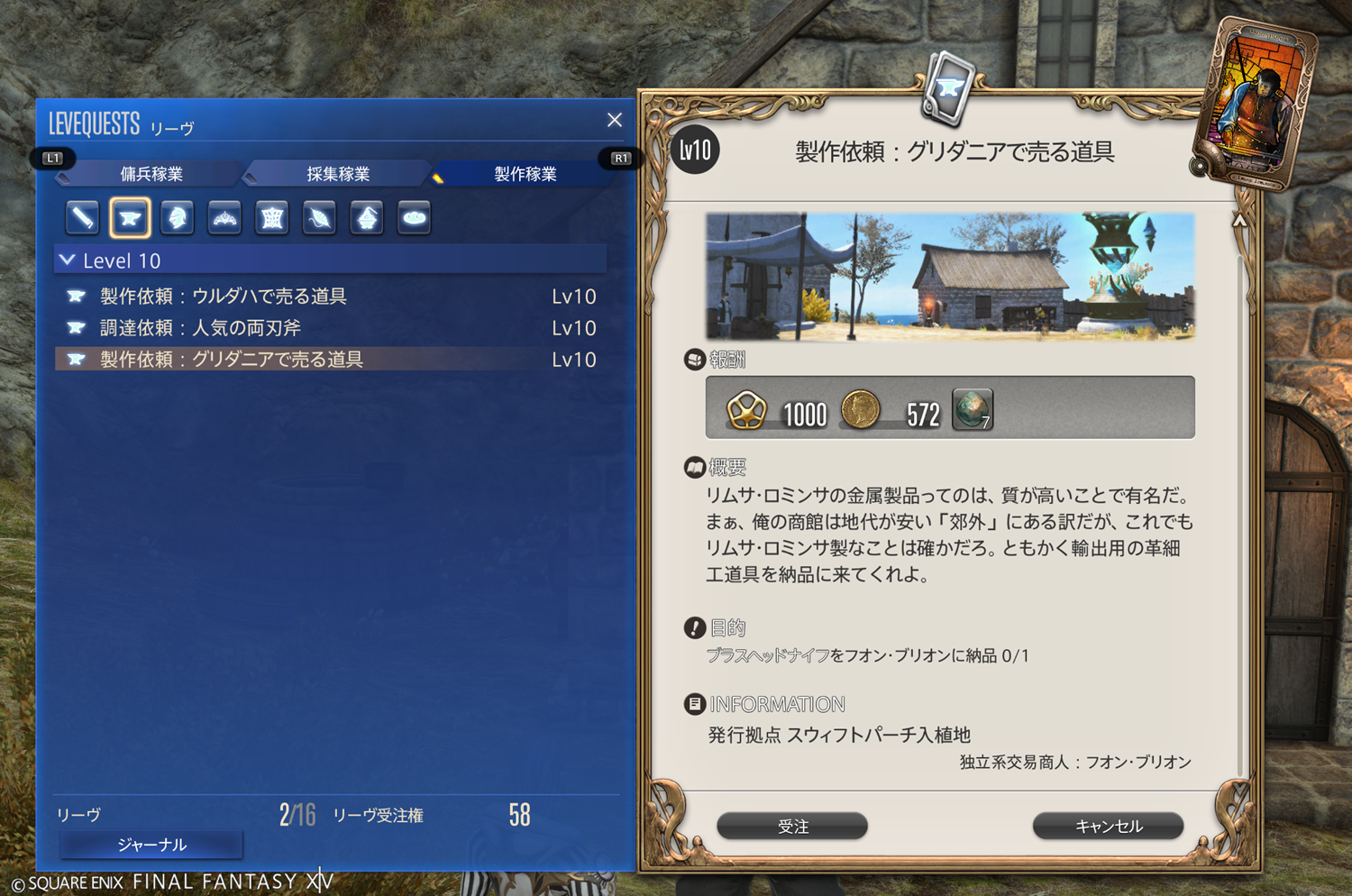Inspect the green reward item icon
Viewport: 1352px width, 896px height.
[x=973, y=410]
